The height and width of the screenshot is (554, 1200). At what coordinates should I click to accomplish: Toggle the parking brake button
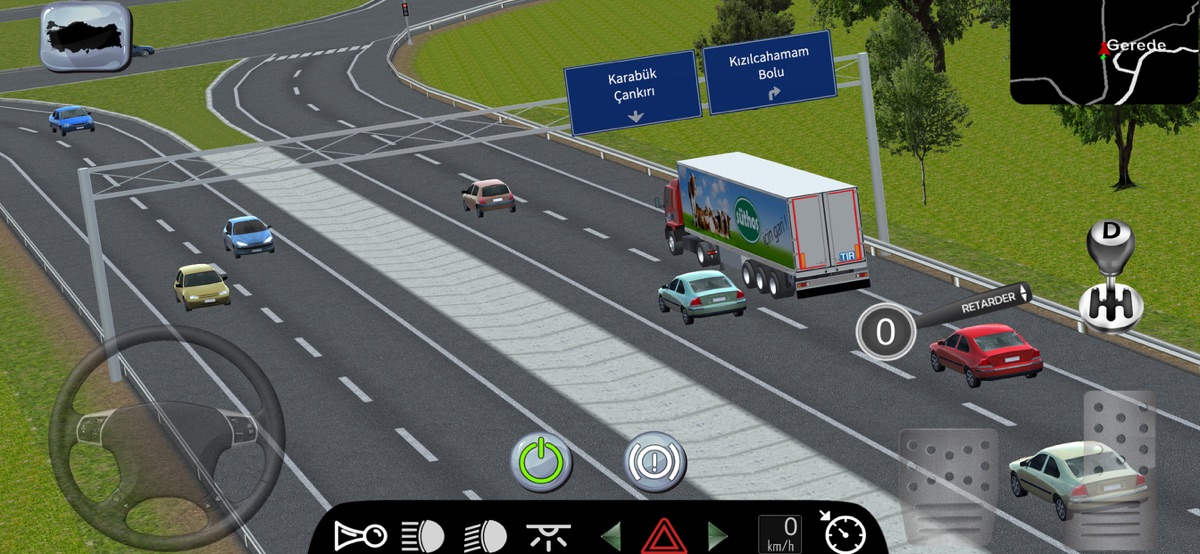[656, 461]
